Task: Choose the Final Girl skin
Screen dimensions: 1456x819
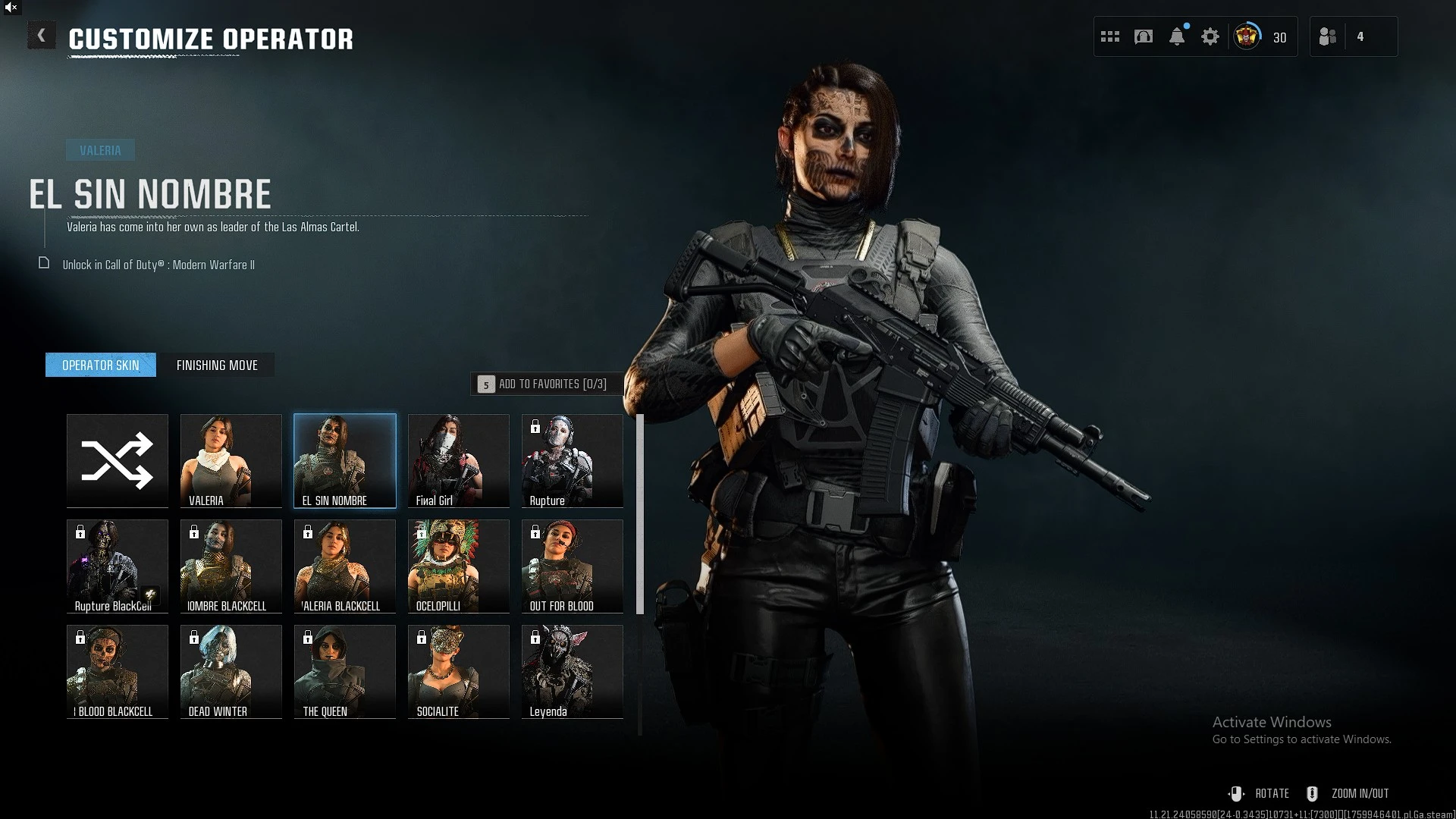Action: tap(459, 460)
